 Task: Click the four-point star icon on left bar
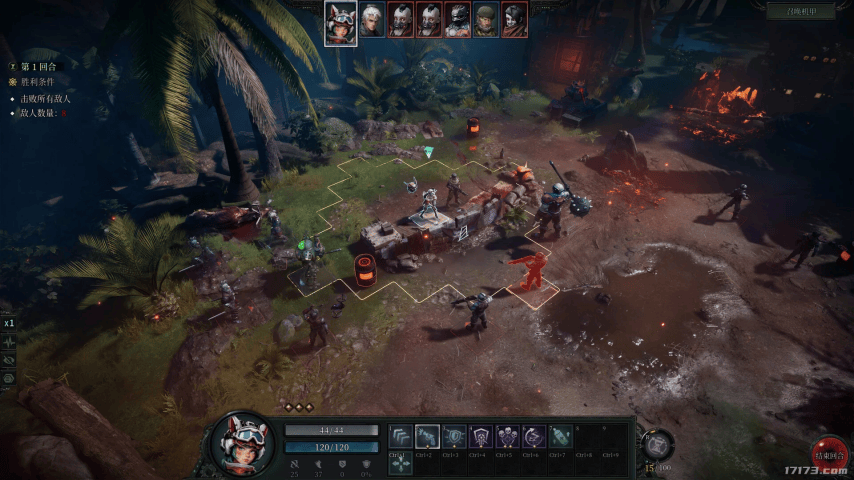[9, 341]
